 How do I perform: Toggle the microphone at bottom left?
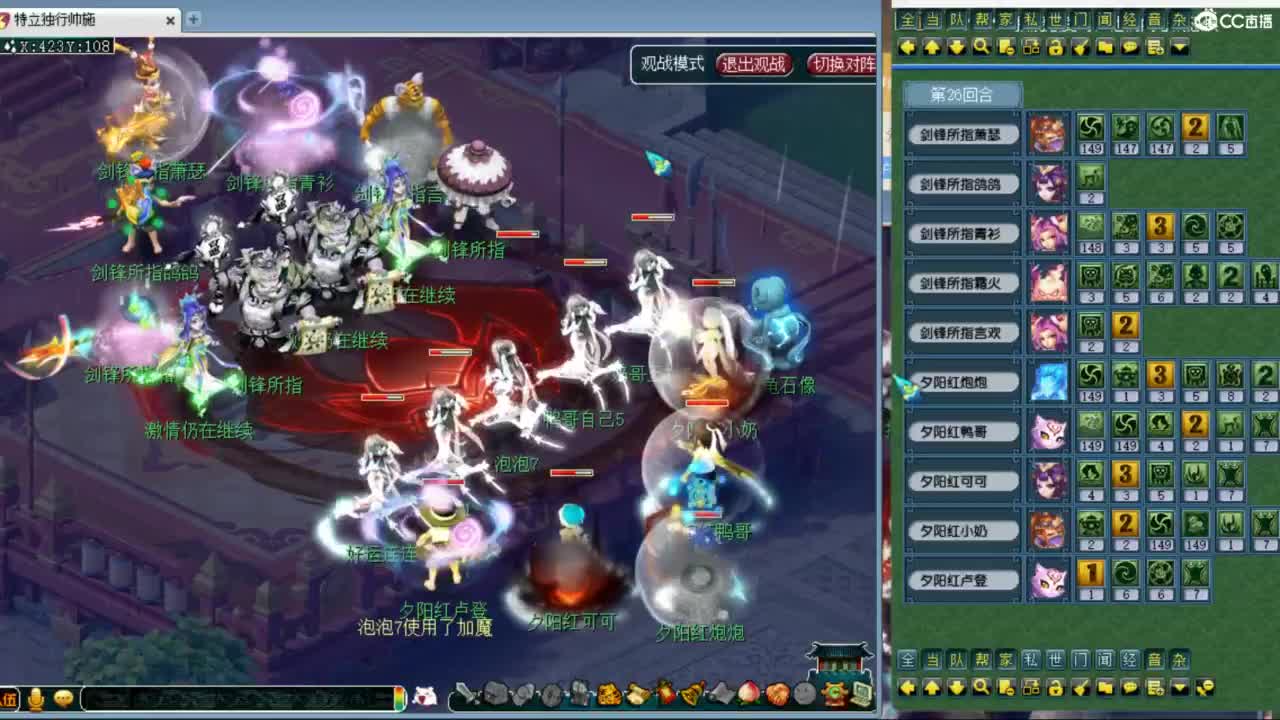35,698
